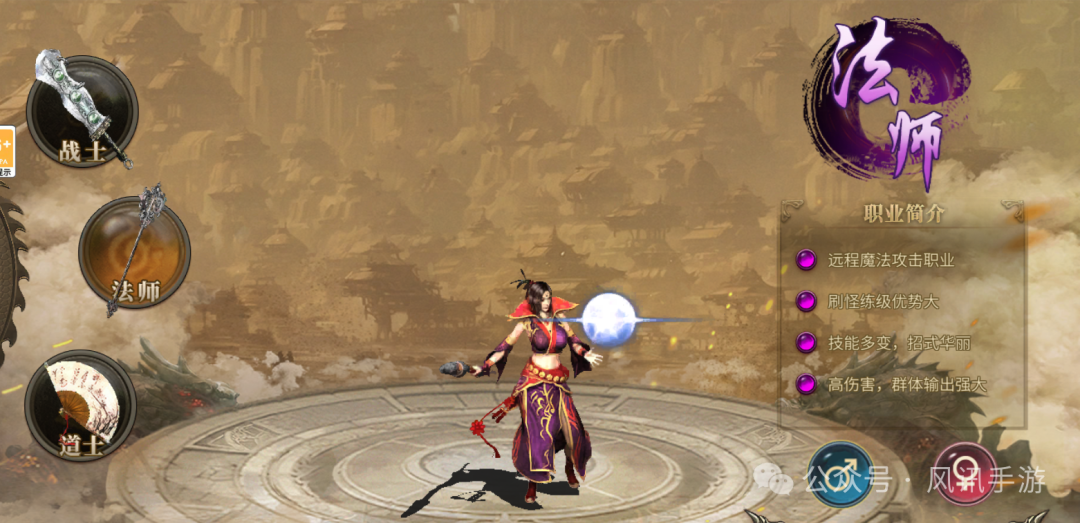Image resolution: width=1080 pixels, height=523 pixels.
Task: Choose the blue male gender button
Action: [840, 473]
